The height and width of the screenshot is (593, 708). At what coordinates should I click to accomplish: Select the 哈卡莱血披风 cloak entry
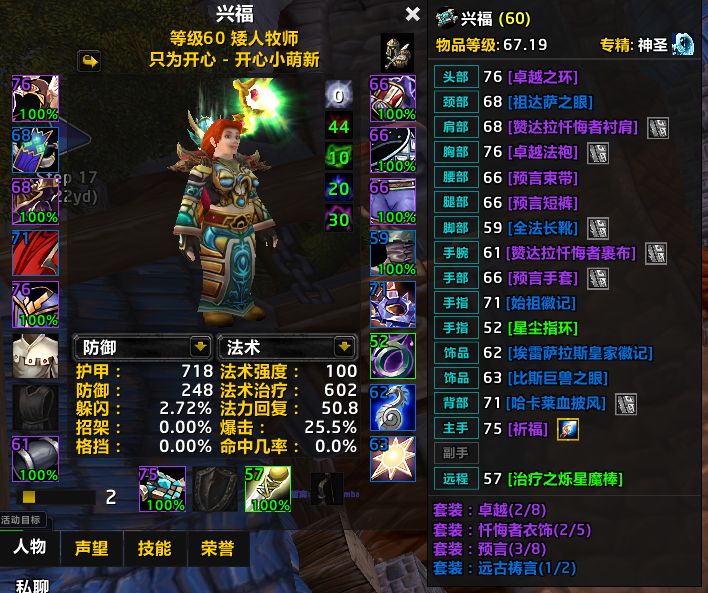556,403
